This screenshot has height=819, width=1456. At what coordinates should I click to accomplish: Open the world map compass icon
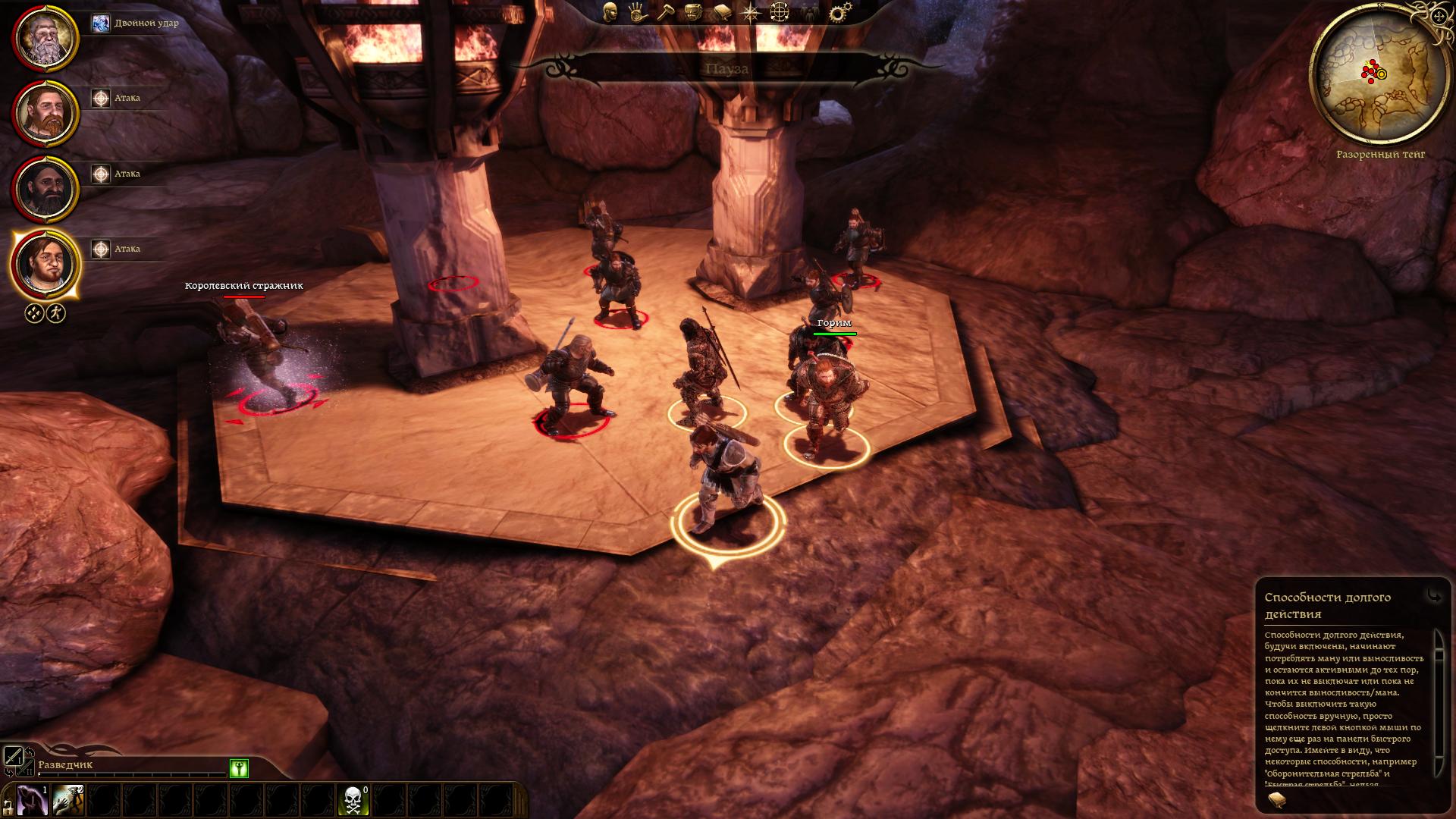(x=750, y=11)
